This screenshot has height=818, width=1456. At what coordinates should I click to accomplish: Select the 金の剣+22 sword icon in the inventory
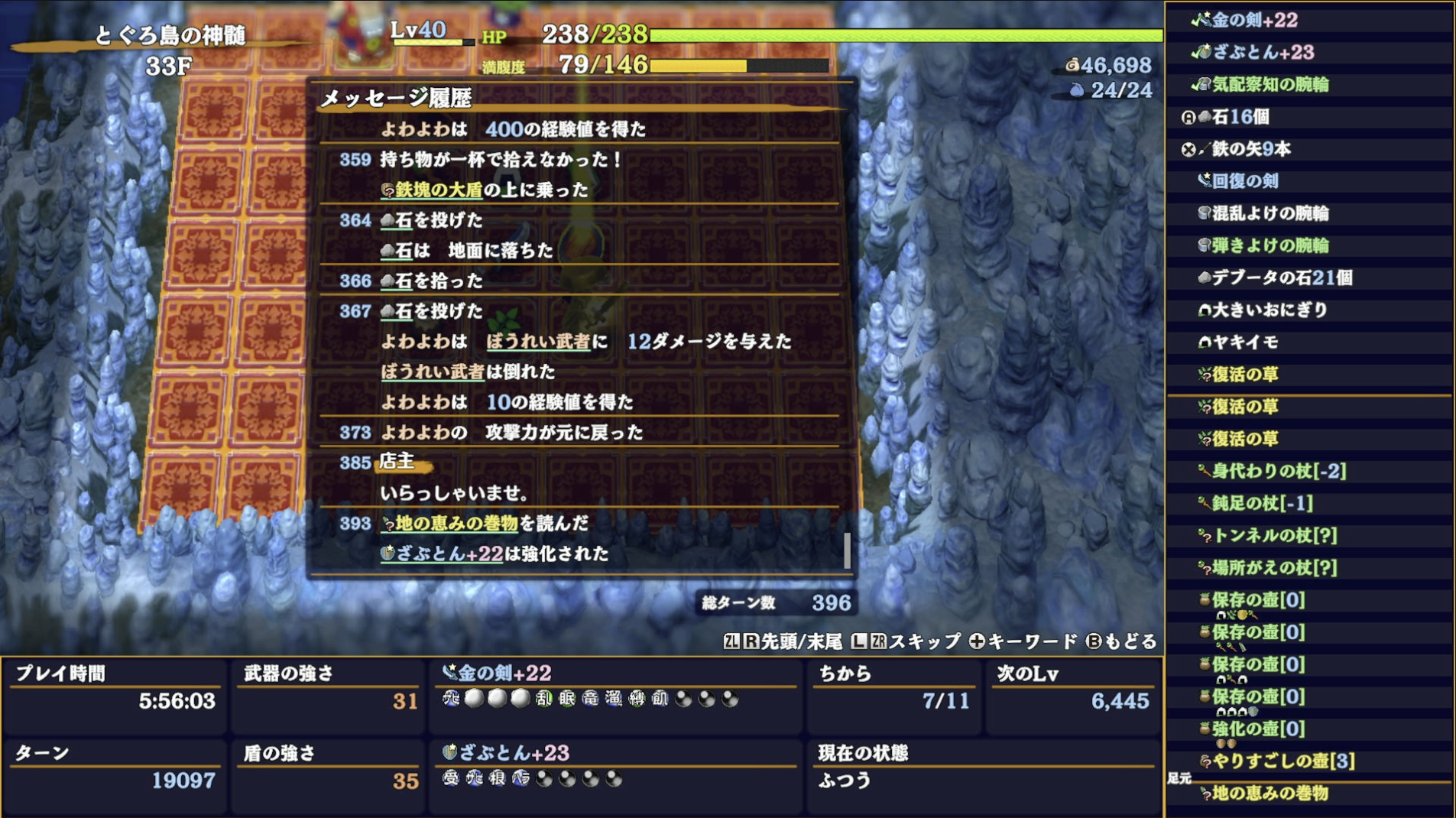pos(1205,21)
